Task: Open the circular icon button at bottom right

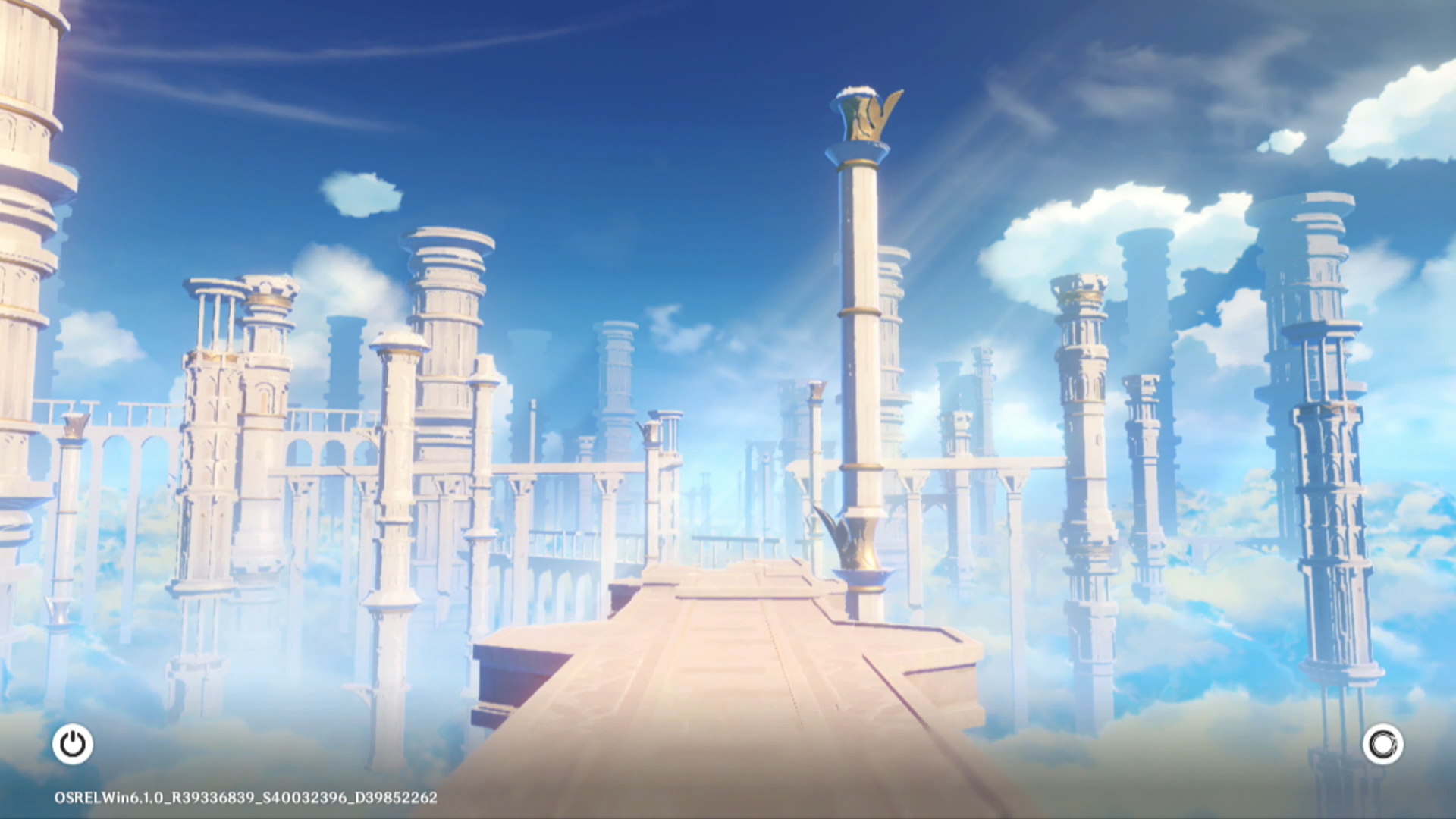Action: pyautogui.click(x=1382, y=744)
